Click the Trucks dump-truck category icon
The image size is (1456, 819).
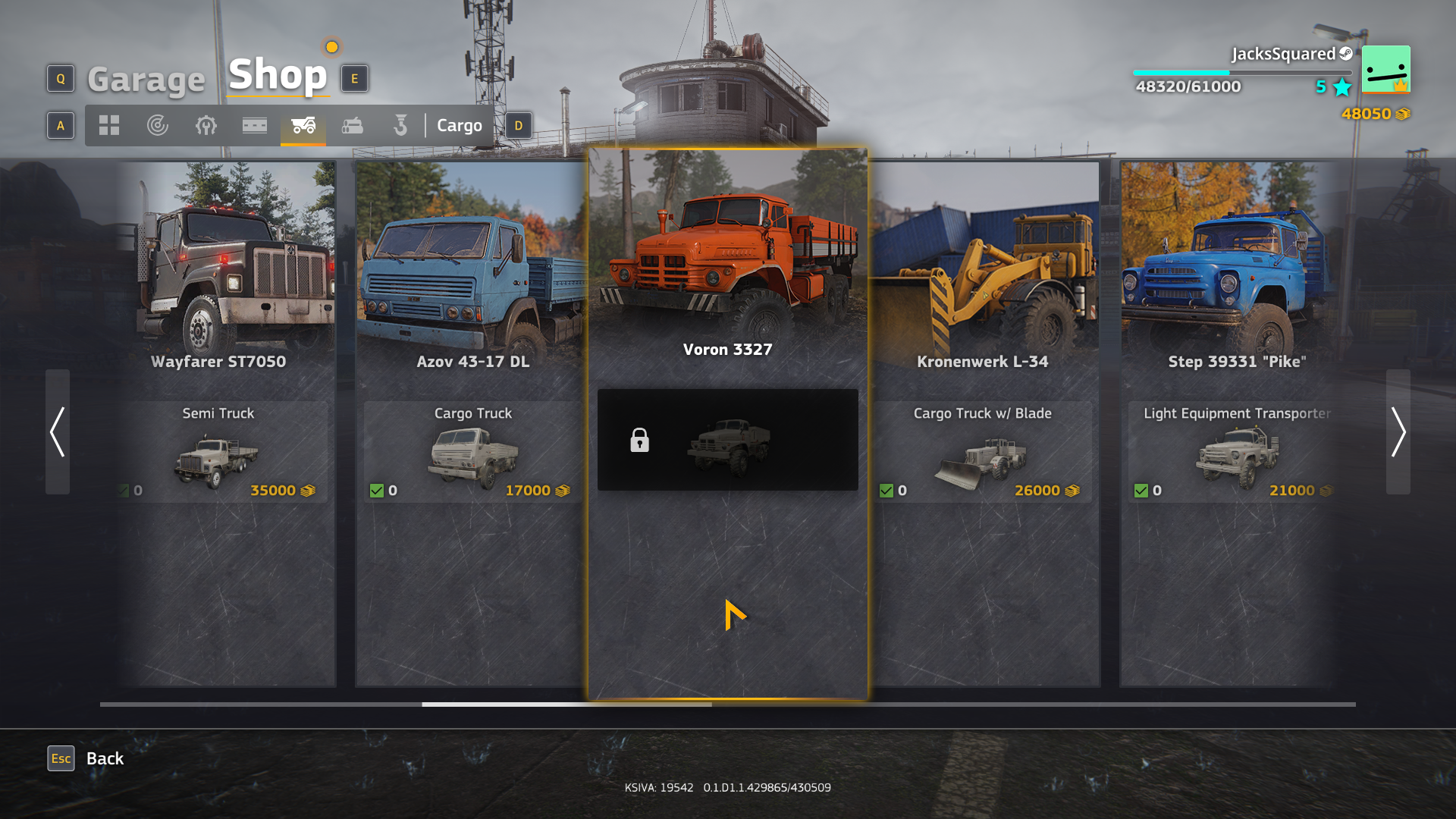(303, 125)
